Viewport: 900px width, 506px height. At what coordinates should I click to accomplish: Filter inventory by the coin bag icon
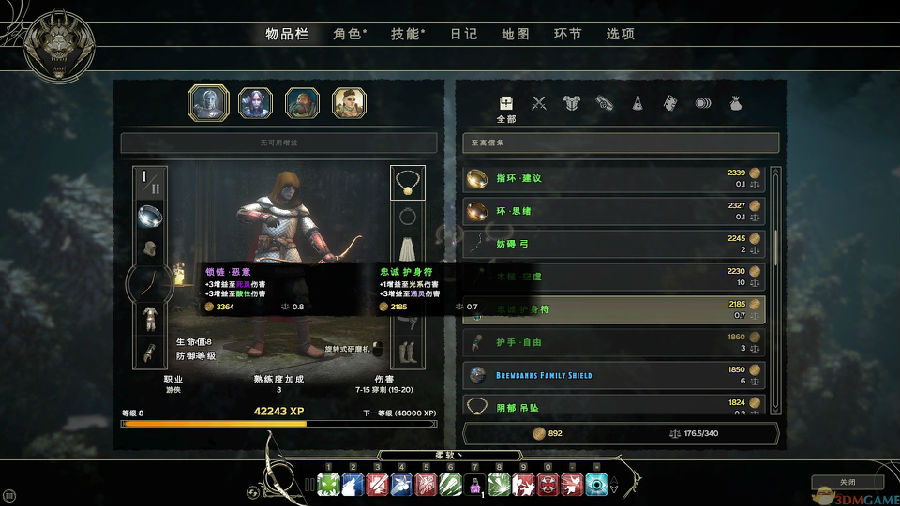click(x=735, y=102)
